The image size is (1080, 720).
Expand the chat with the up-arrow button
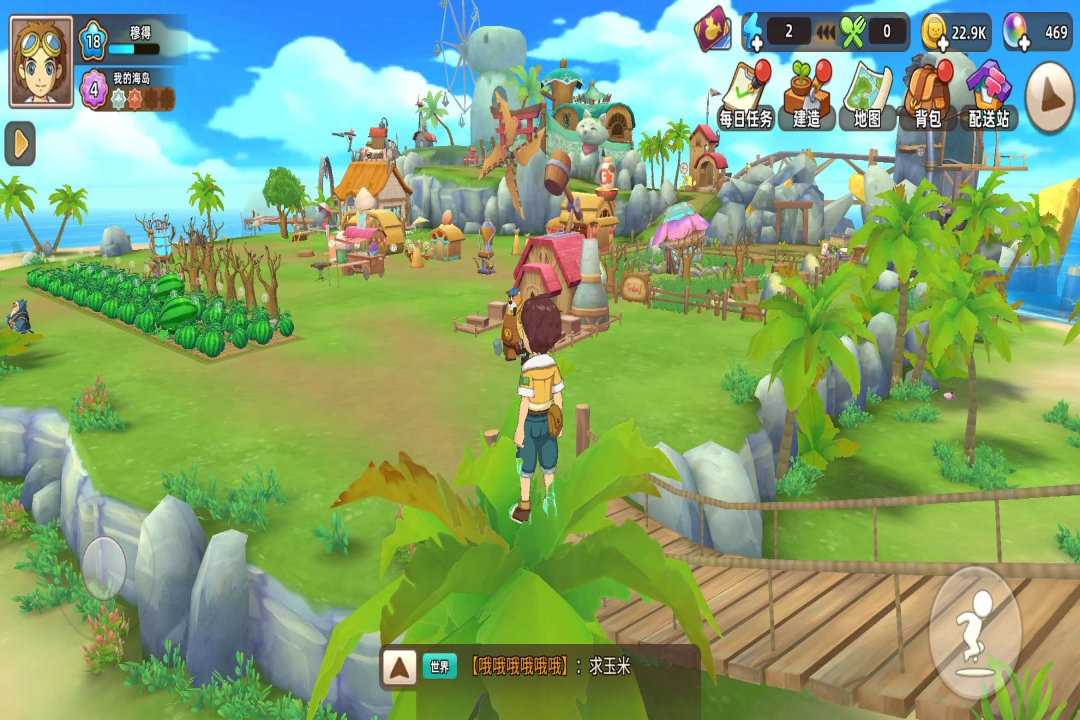point(399,667)
